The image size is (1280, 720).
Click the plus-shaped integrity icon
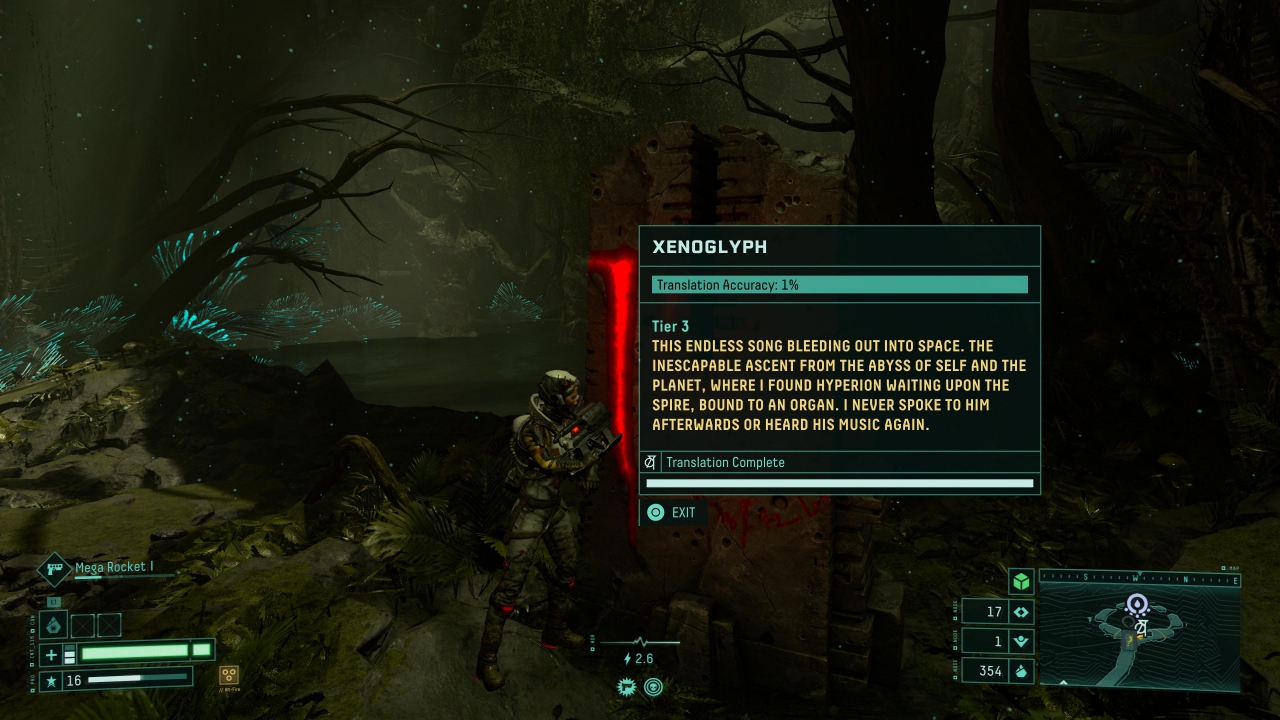click(x=53, y=654)
